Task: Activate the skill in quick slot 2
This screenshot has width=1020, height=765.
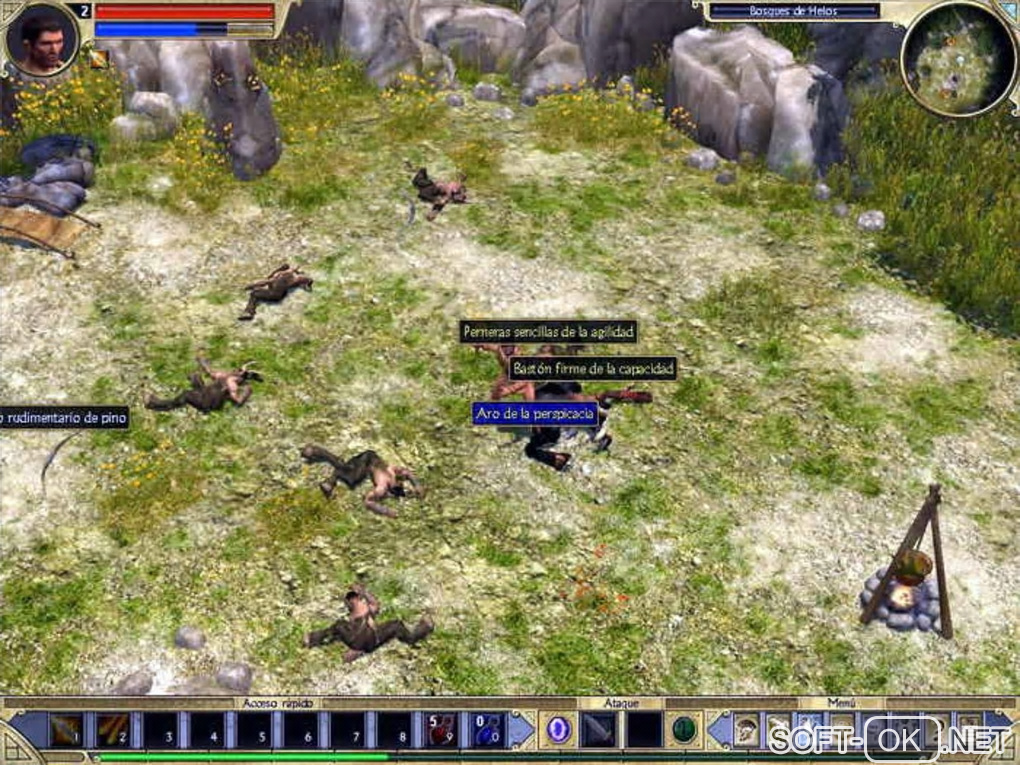Action: coord(112,730)
